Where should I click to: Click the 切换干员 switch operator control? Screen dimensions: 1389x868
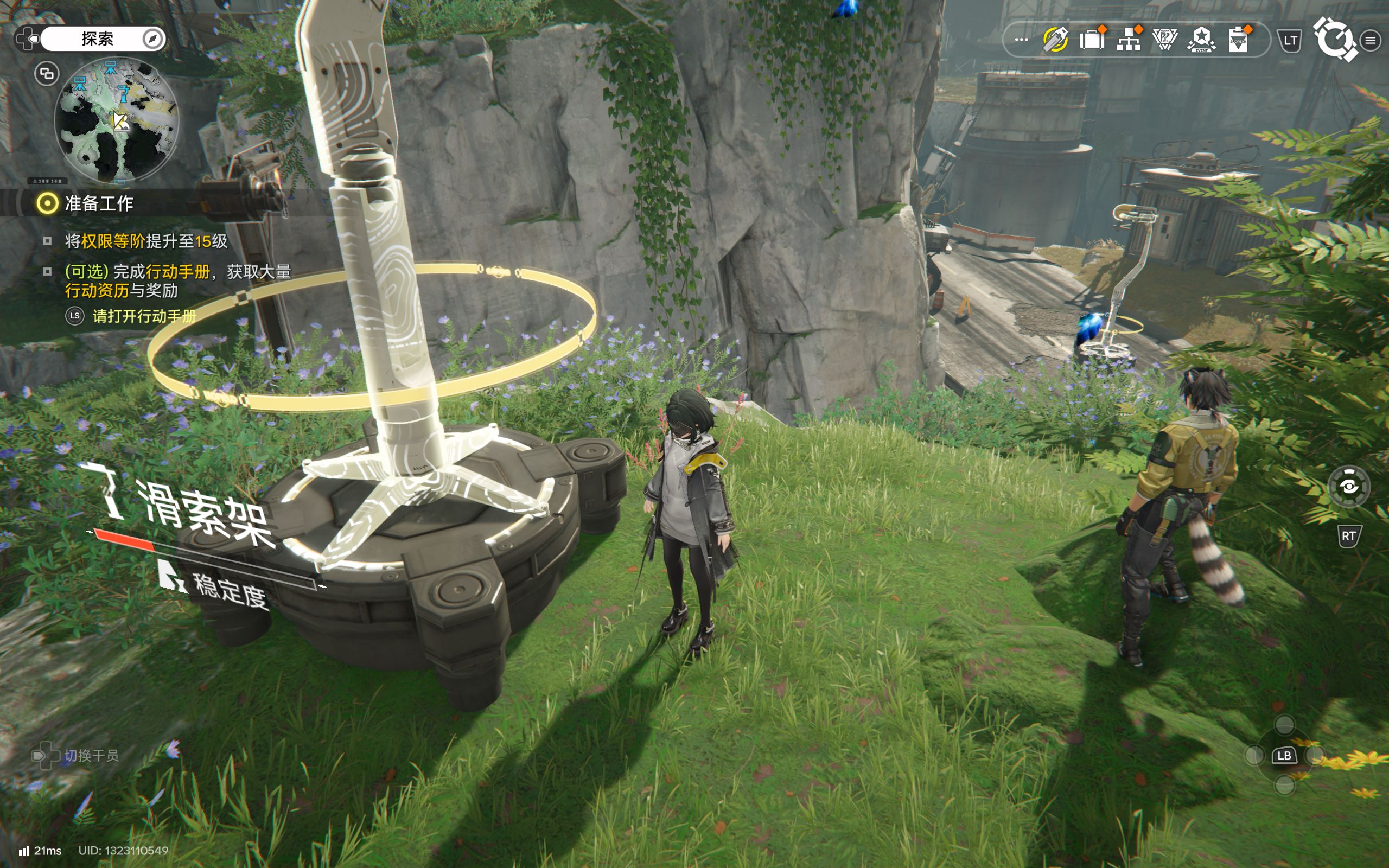(x=76, y=756)
